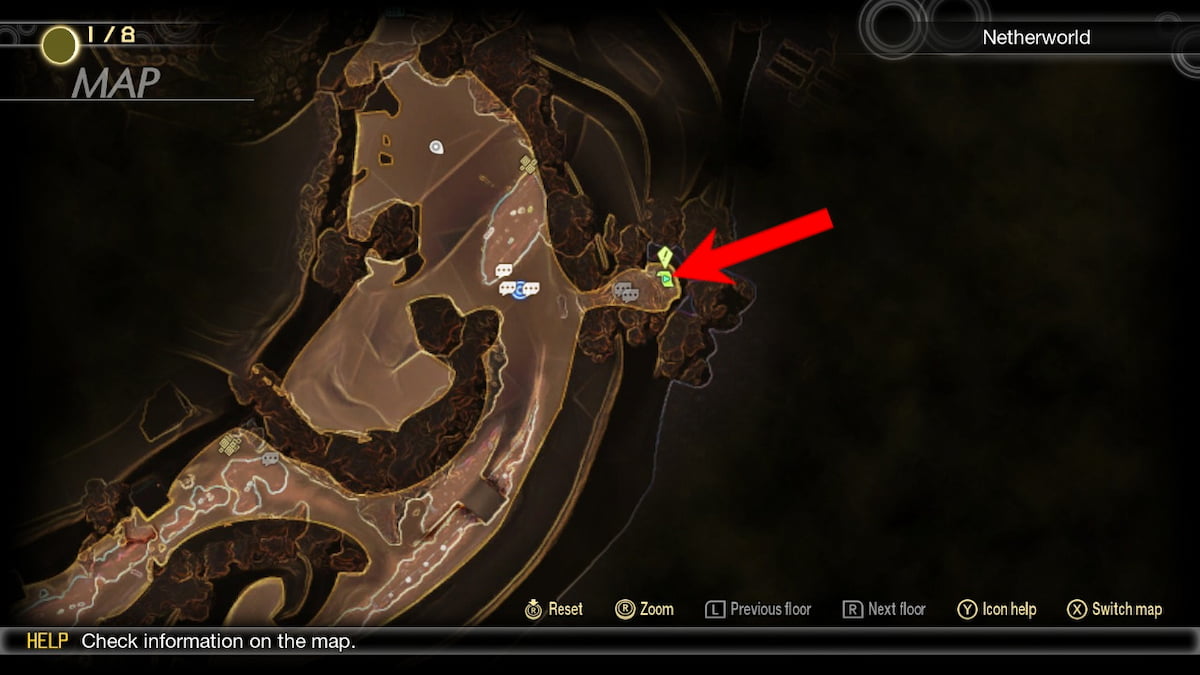Choose the white location pin marker
Screen dimensions: 1200x675
tap(436, 147)
